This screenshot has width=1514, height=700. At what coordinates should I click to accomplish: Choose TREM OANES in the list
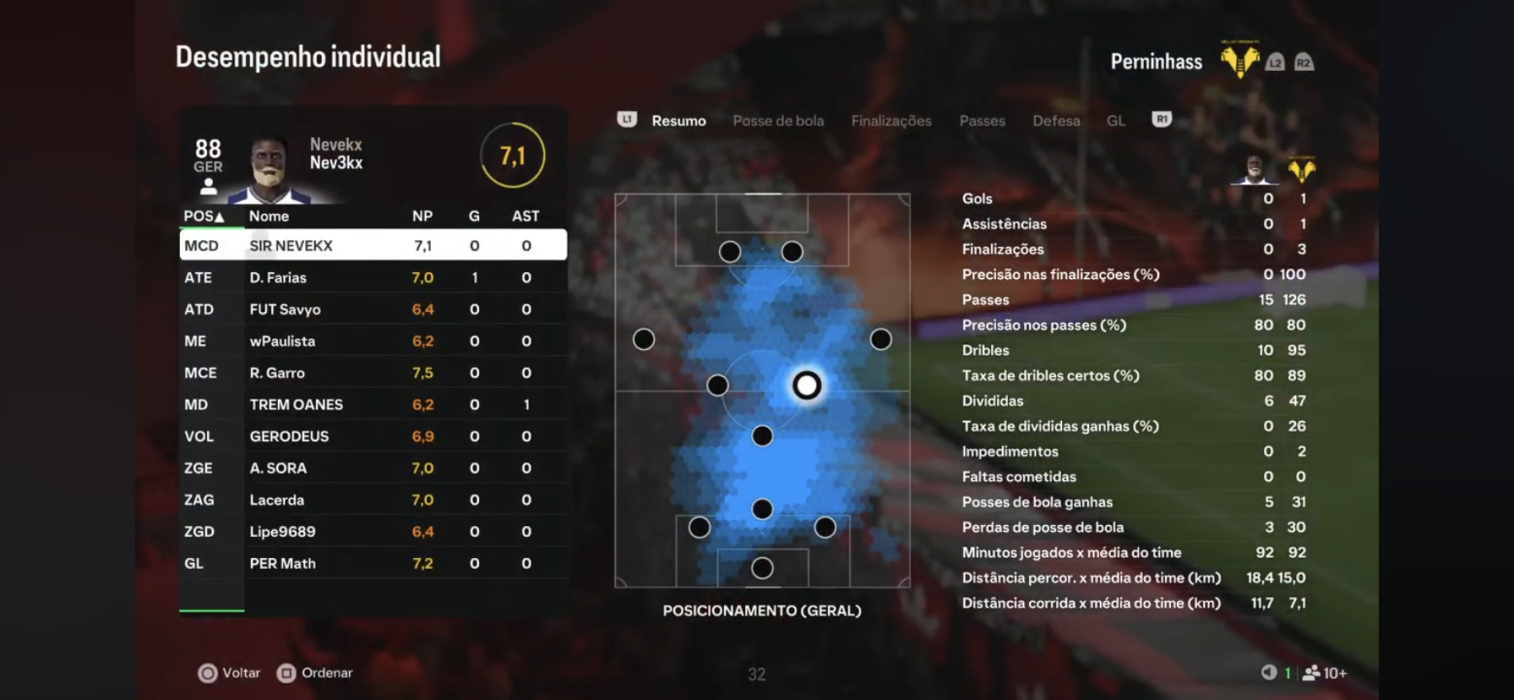click(x=372, y=405)
